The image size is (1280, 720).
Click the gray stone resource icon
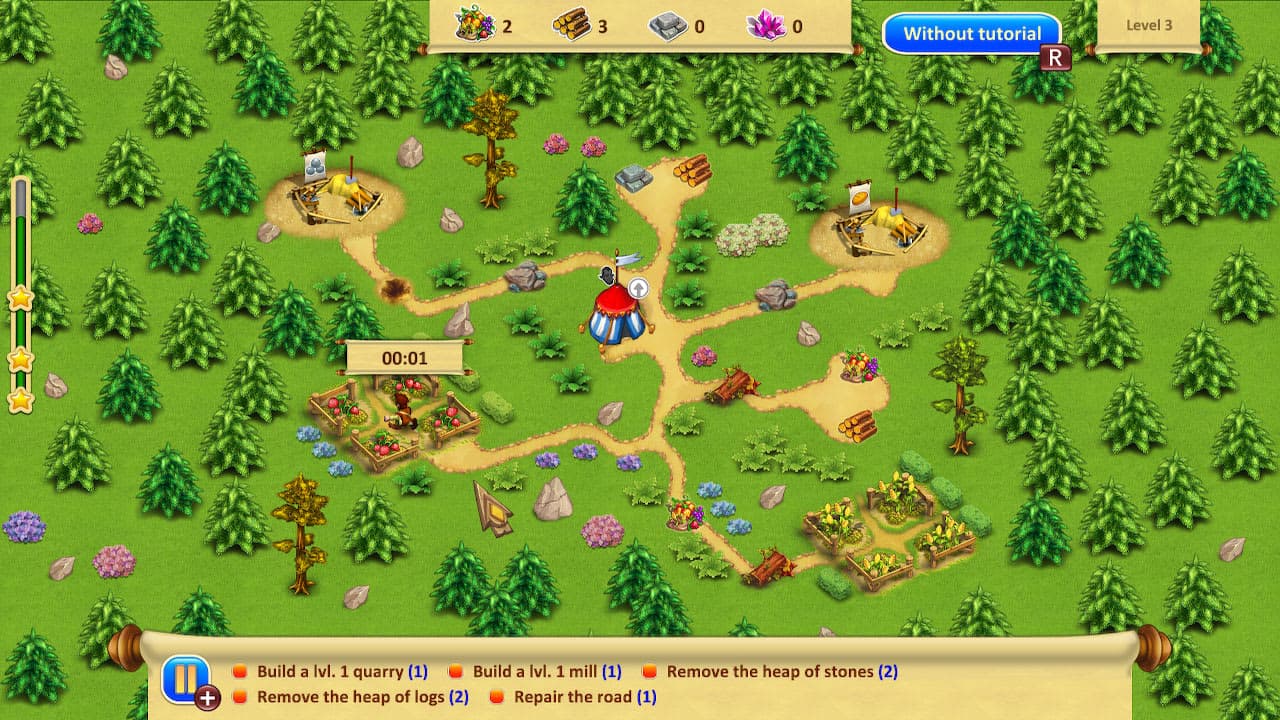click(x=668, y=24)
